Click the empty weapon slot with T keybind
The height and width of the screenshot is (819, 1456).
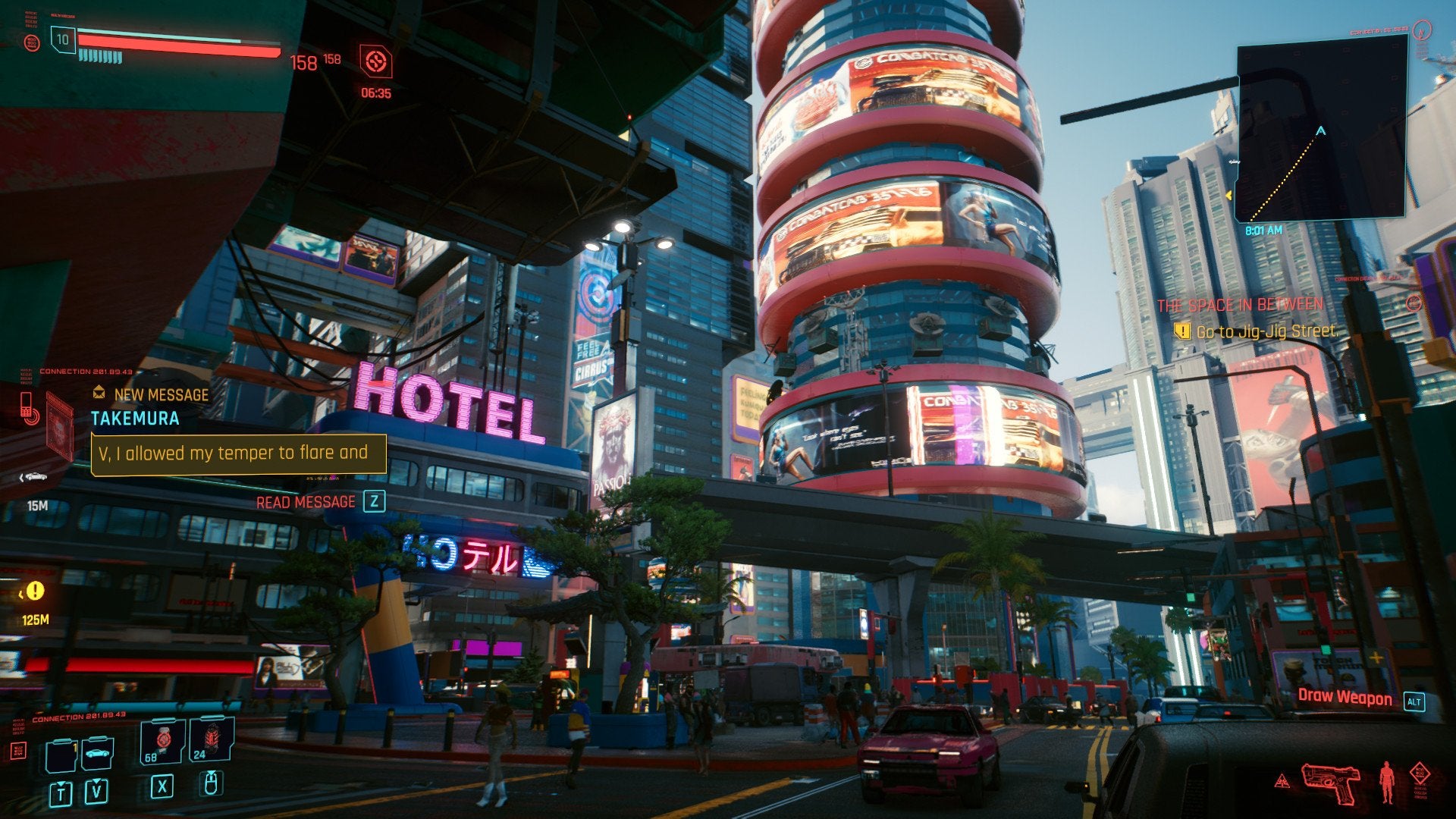[x=61, y=756]
